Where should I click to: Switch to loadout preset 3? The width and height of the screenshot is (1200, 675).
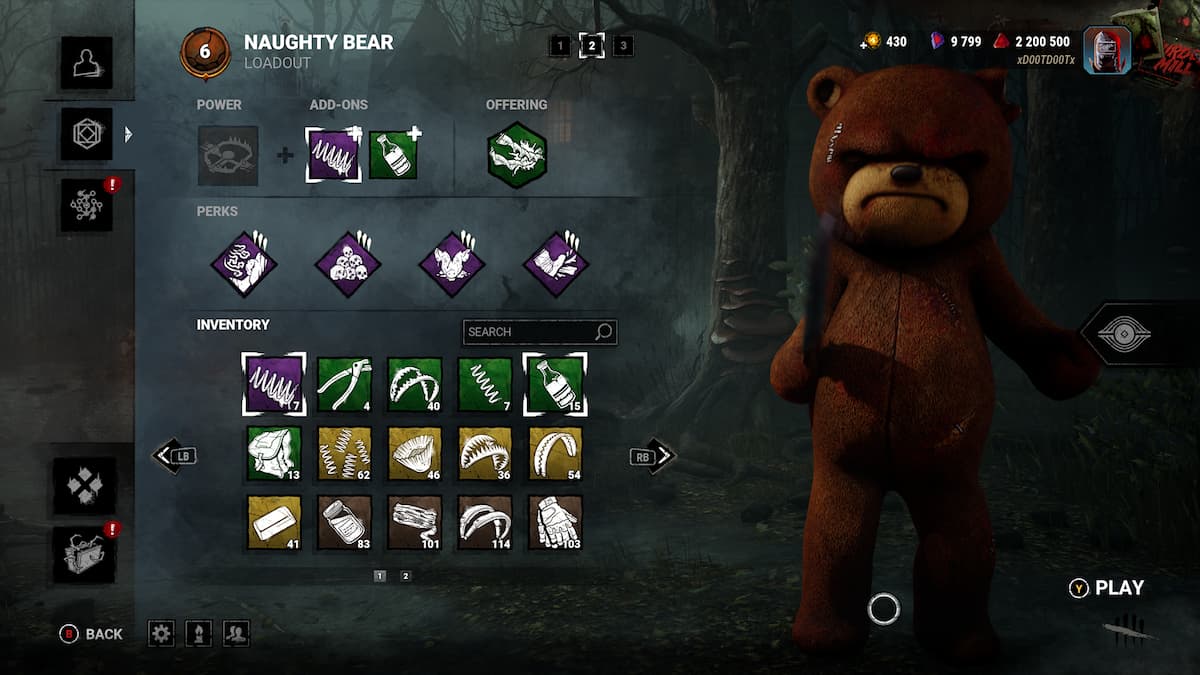tap(623, 45)
